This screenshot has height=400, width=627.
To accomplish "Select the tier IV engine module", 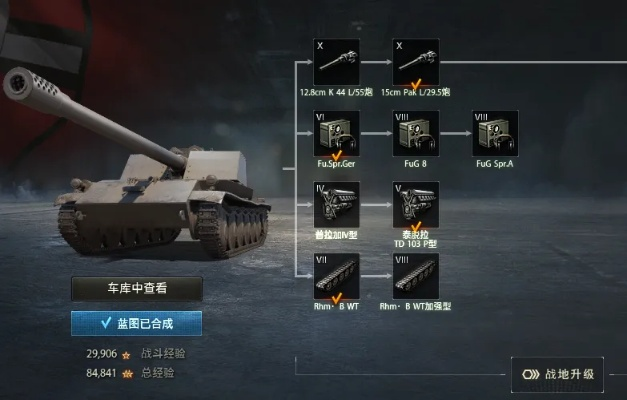I will (x=336, y=204).
